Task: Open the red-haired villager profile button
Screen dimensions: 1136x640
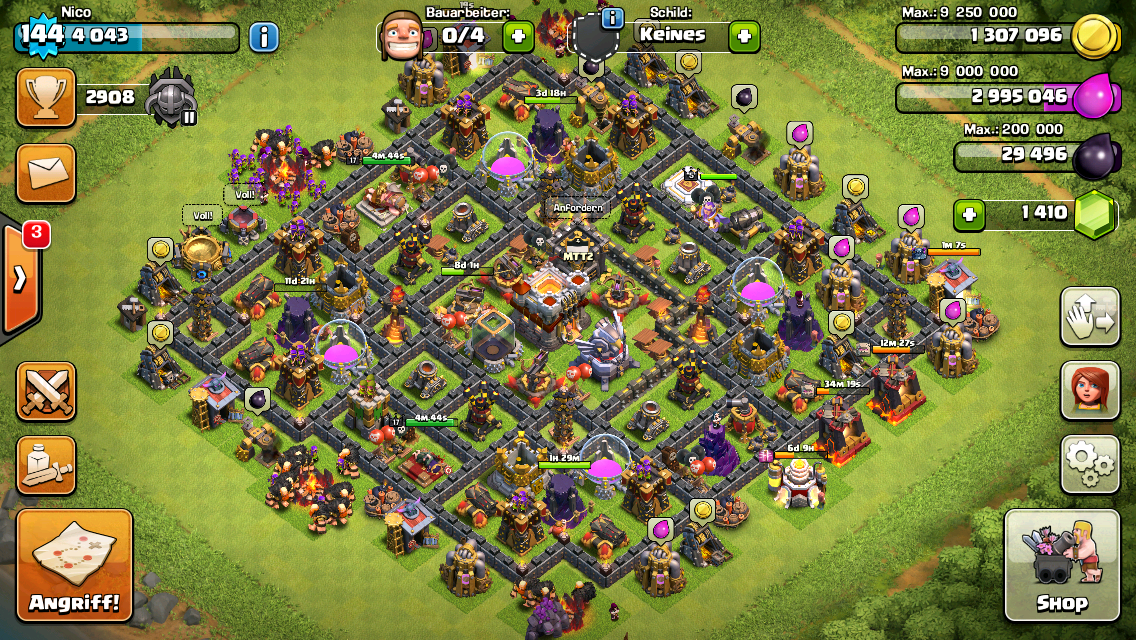Action: point(1089,390)
